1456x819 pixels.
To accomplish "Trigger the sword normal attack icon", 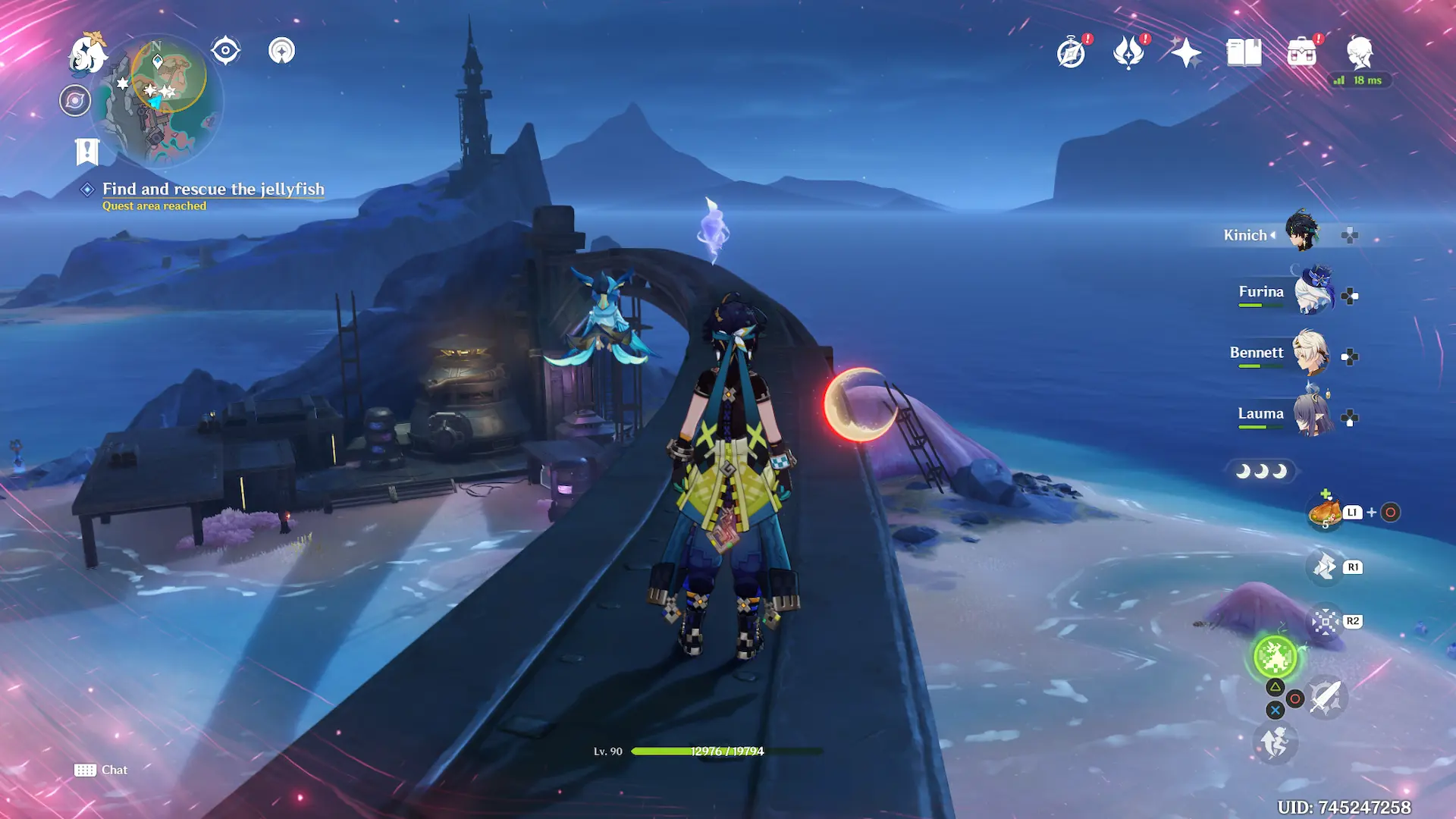I will click(1326, 697).
